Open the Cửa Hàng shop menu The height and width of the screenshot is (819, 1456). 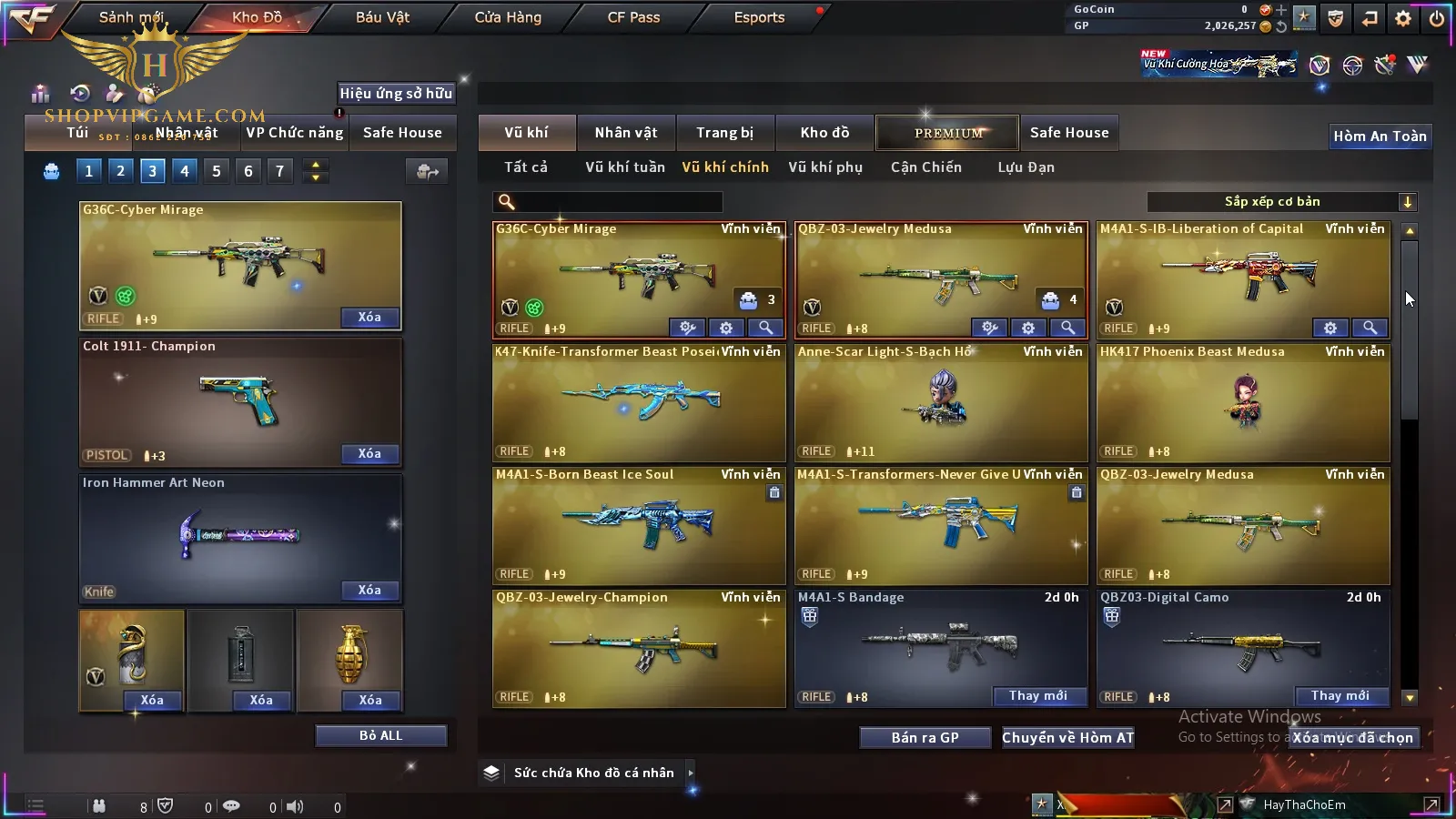pyautogui.click(x=508, y=17)
